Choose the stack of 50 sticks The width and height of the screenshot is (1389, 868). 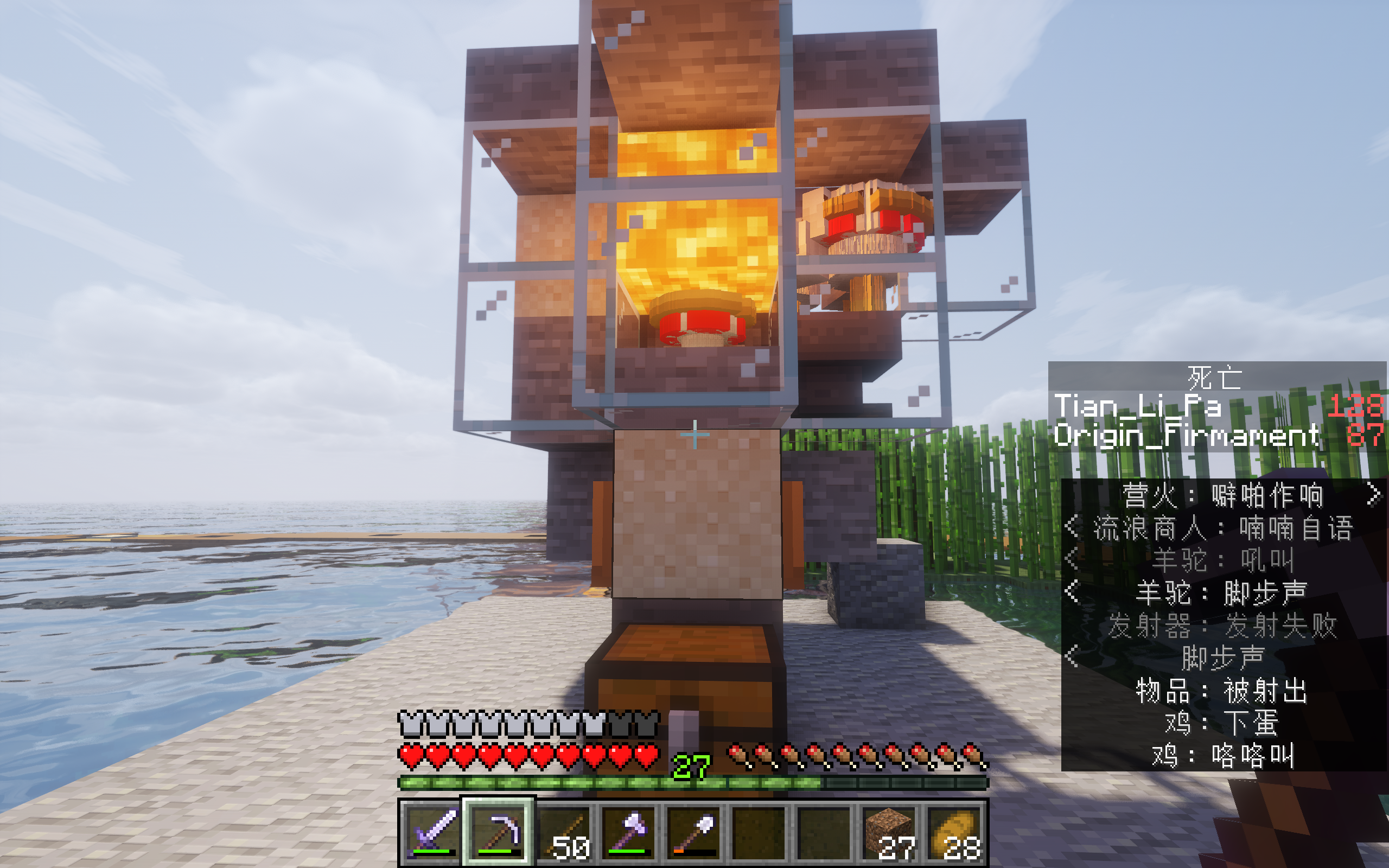[564, 832]
